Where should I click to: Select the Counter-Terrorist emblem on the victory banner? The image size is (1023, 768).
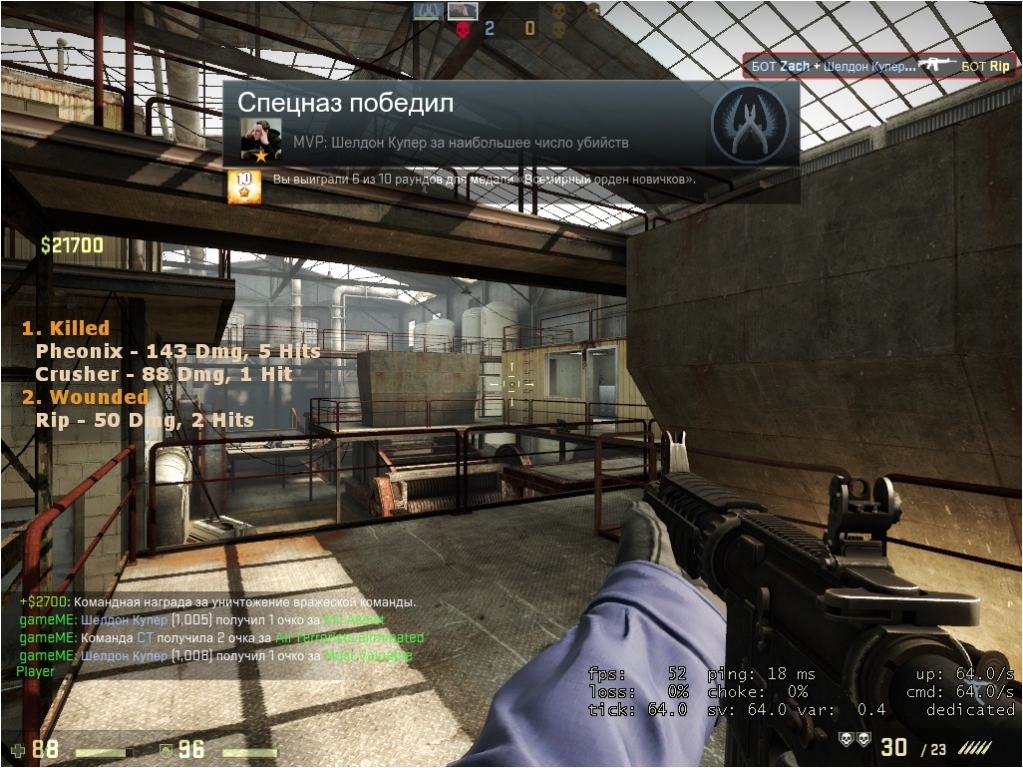pyautogui.click(x=749, y=125)
